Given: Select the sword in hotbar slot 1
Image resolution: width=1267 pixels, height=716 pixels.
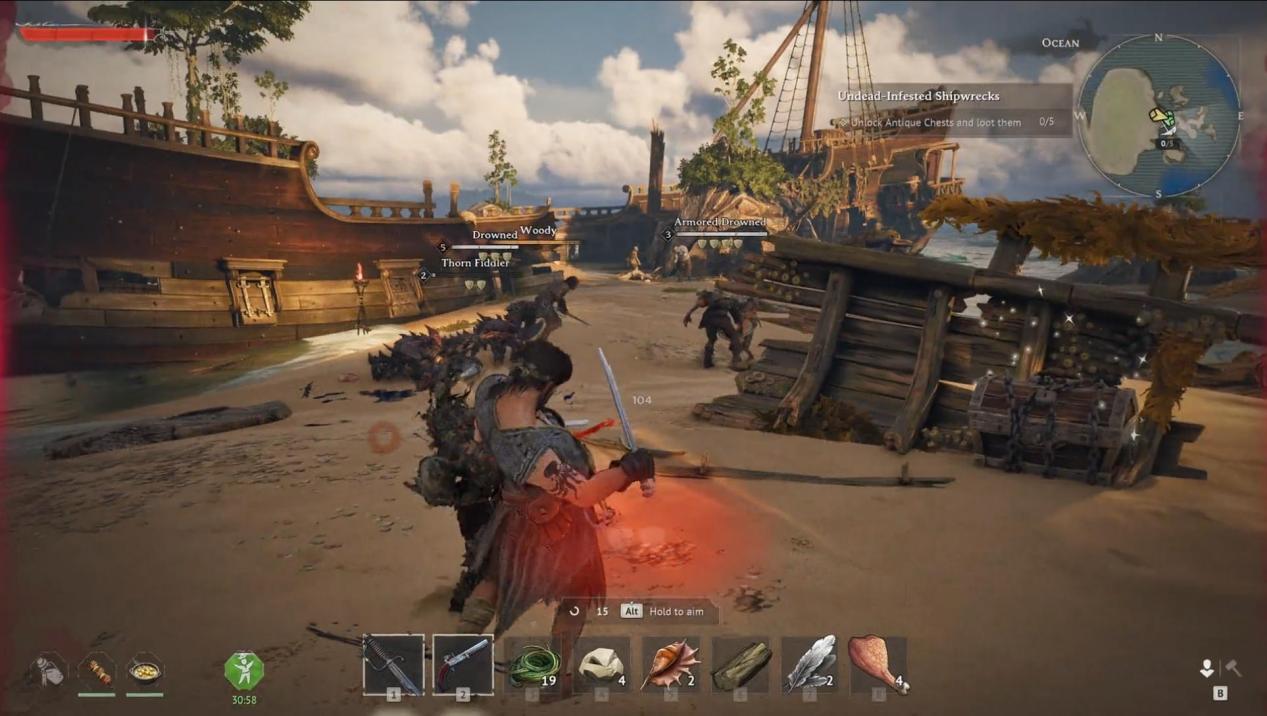Looking at the screenshot, I should pyautogui.click(x=393, y=664).
